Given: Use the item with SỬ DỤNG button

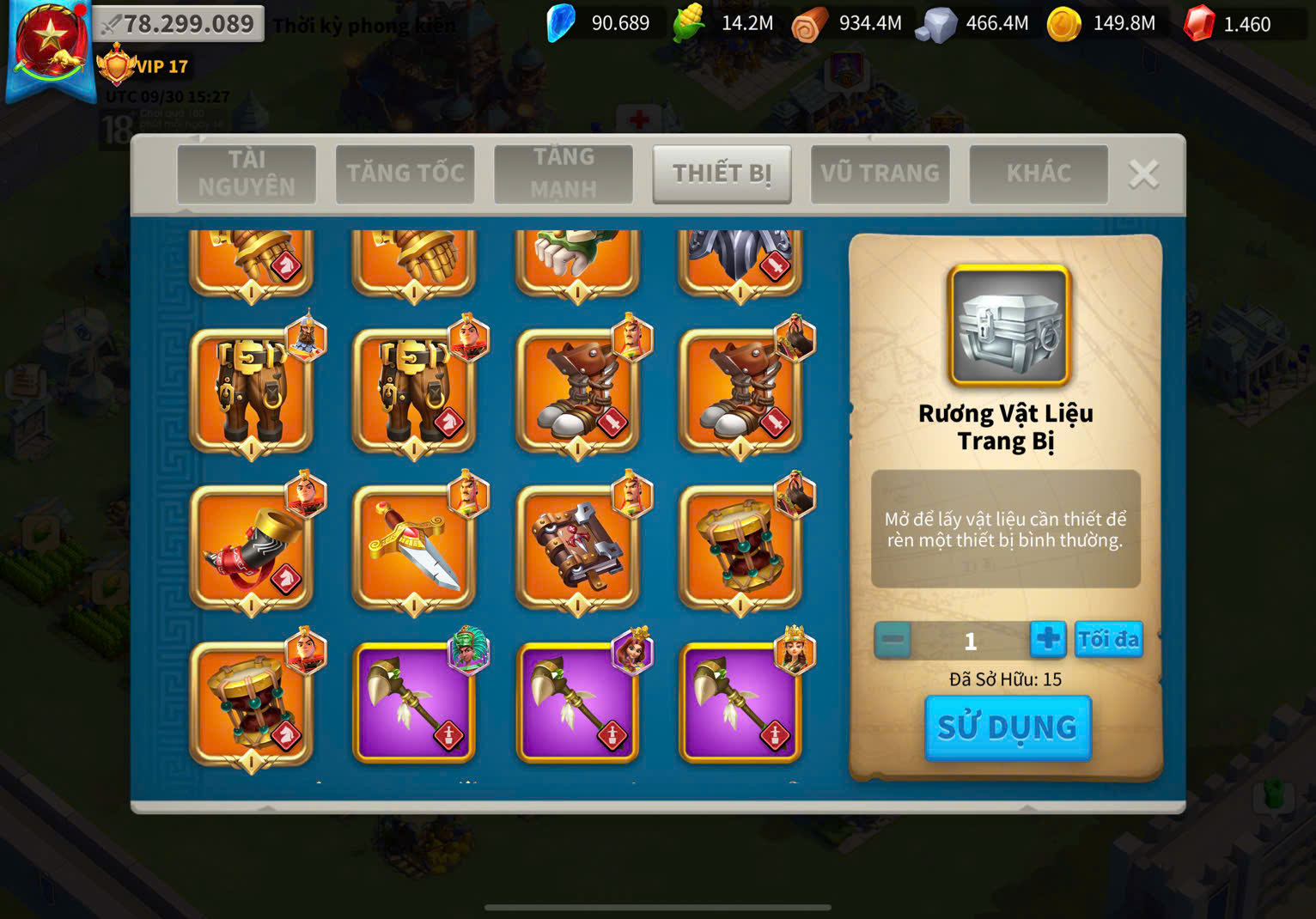Looking at the screenshot, I should tap(1007, 727).
